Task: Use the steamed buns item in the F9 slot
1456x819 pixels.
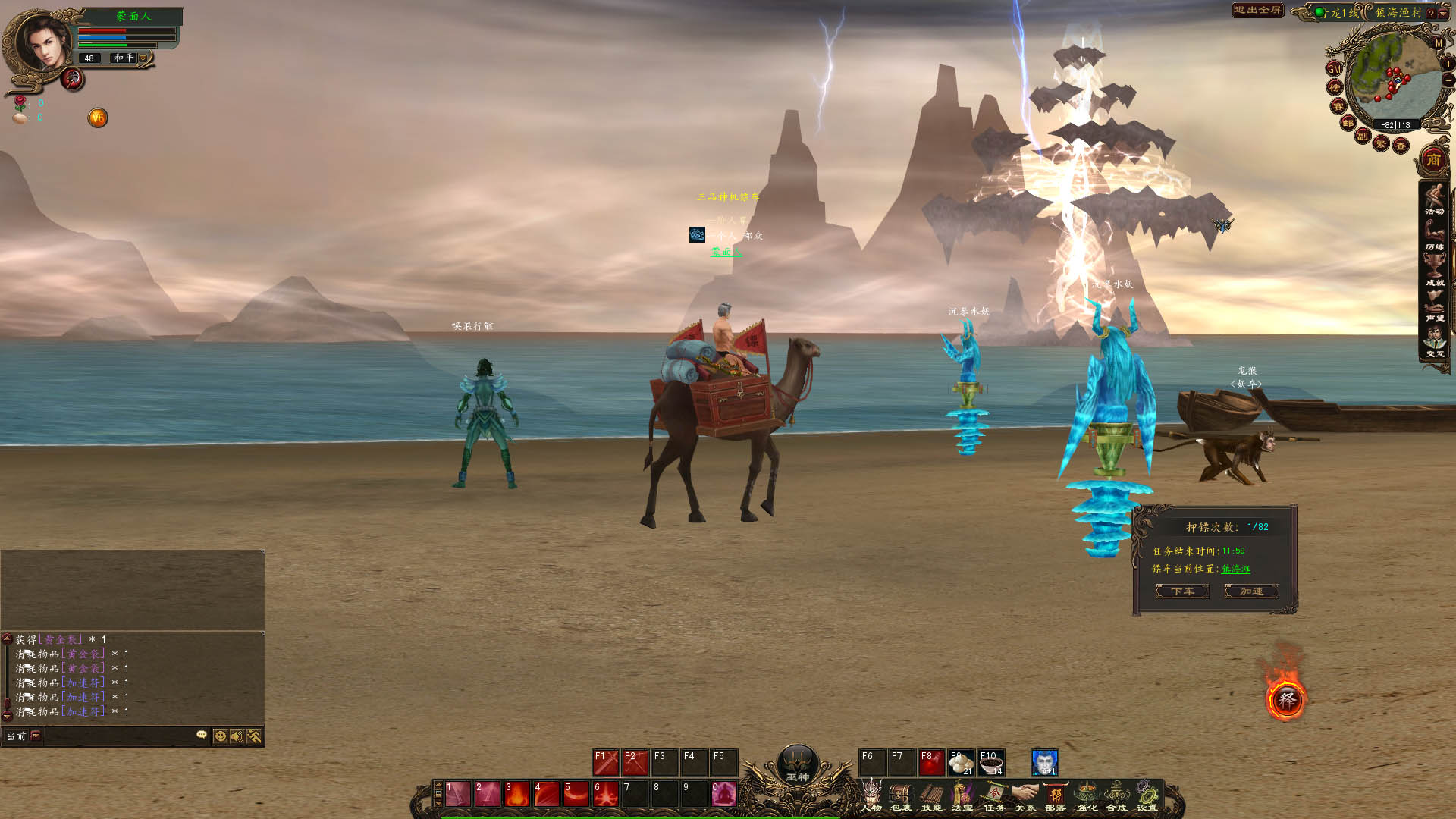Action: click(961, 763)
